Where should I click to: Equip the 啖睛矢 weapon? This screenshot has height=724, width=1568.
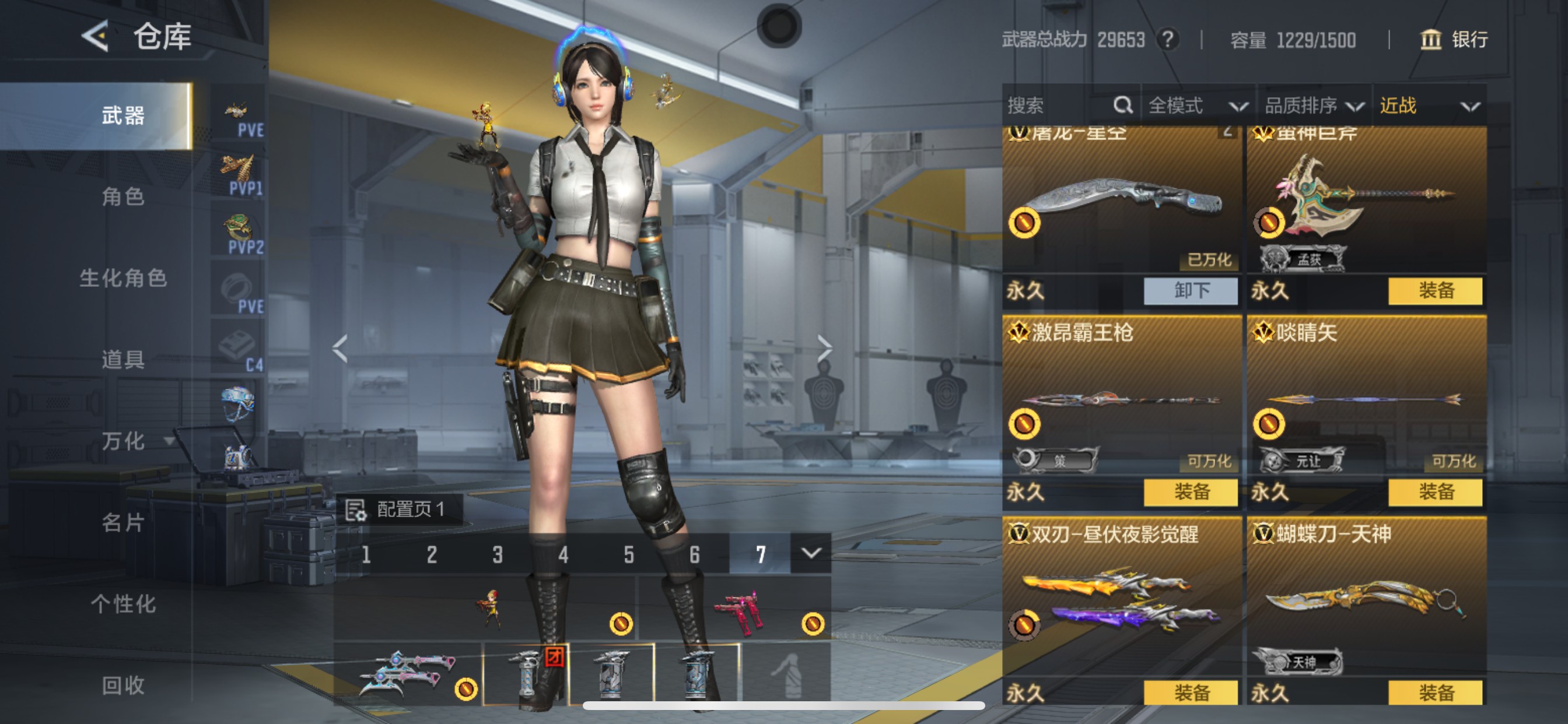[x=1436, y=491]
